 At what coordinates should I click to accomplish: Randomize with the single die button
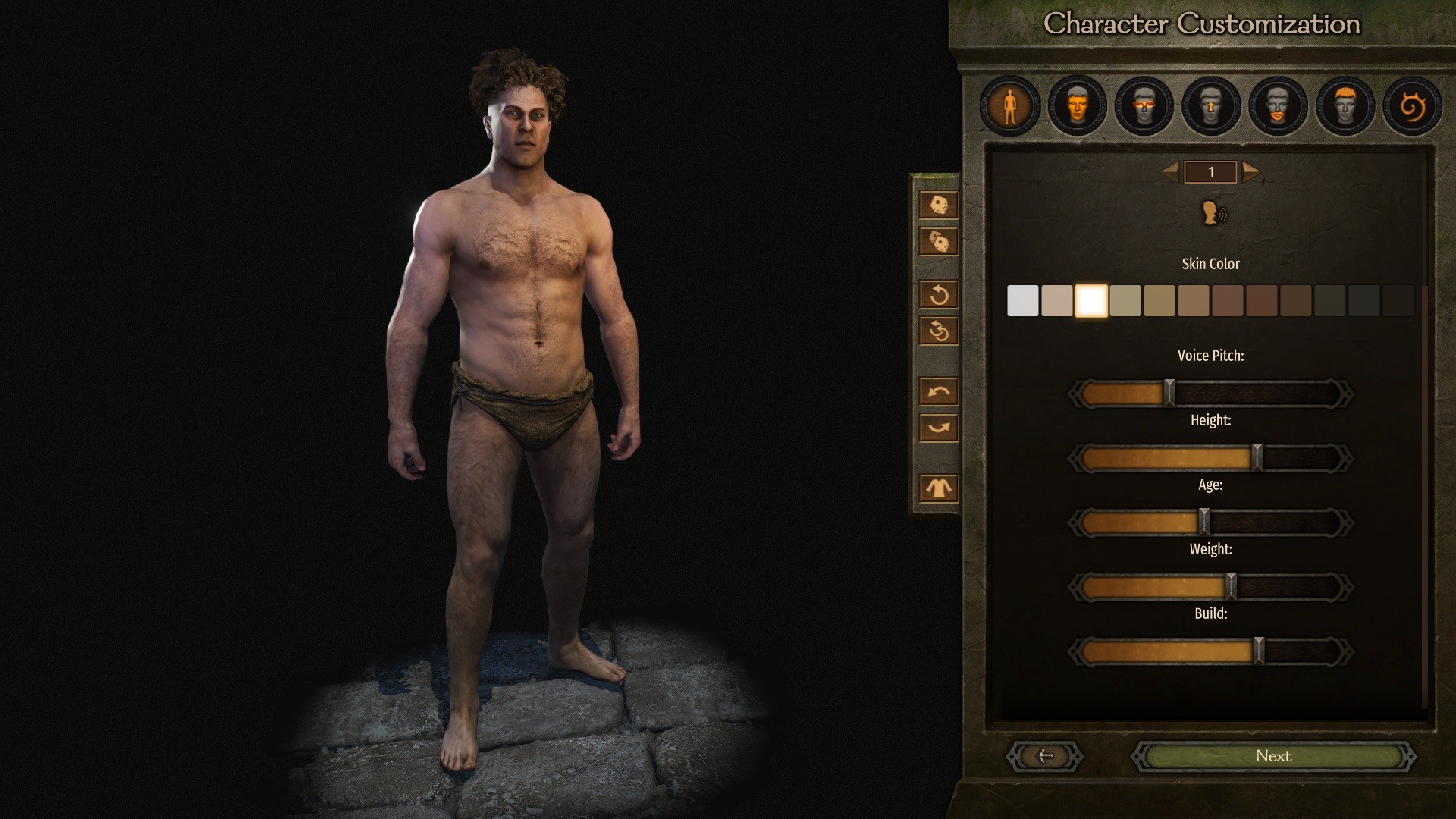939,205
